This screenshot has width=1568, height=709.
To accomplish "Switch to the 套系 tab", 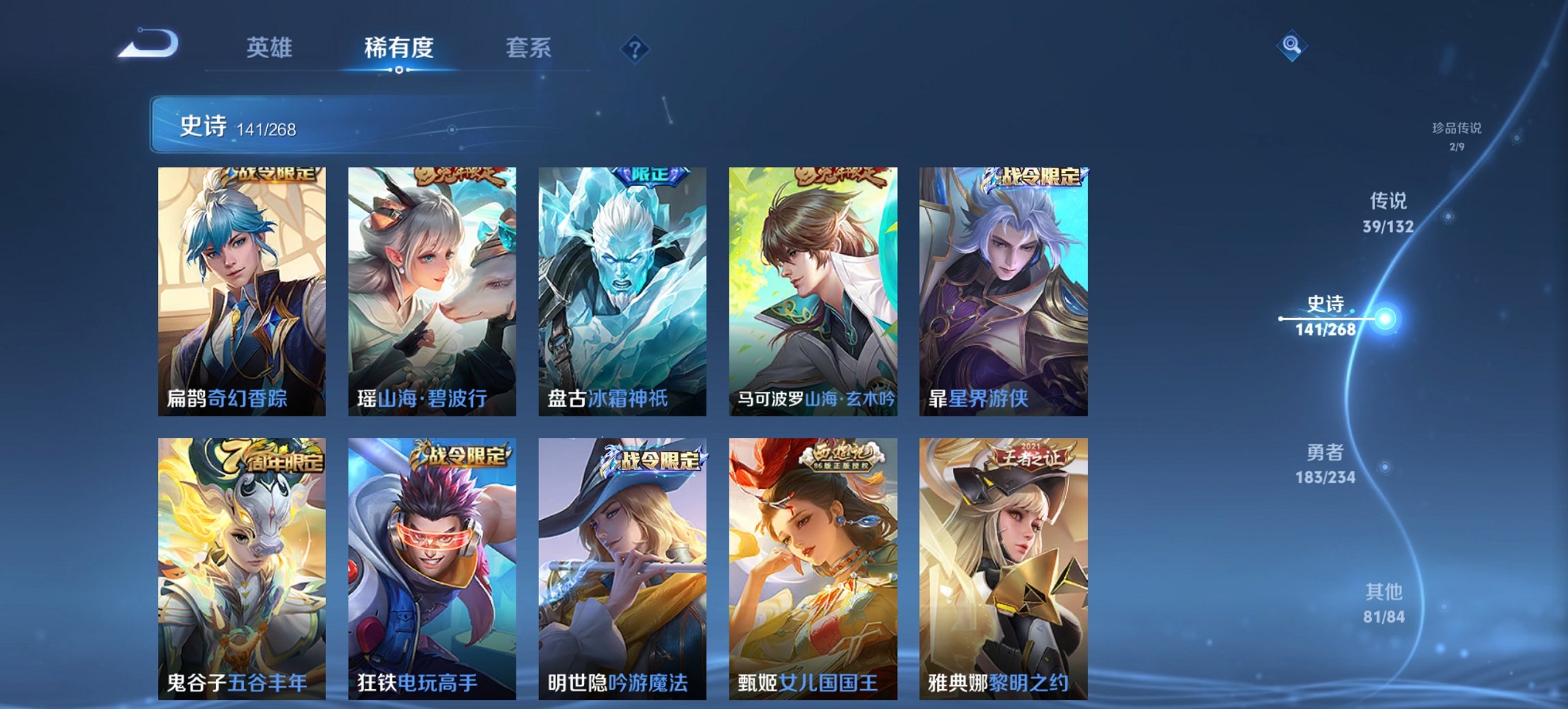I will click(527, 48).
